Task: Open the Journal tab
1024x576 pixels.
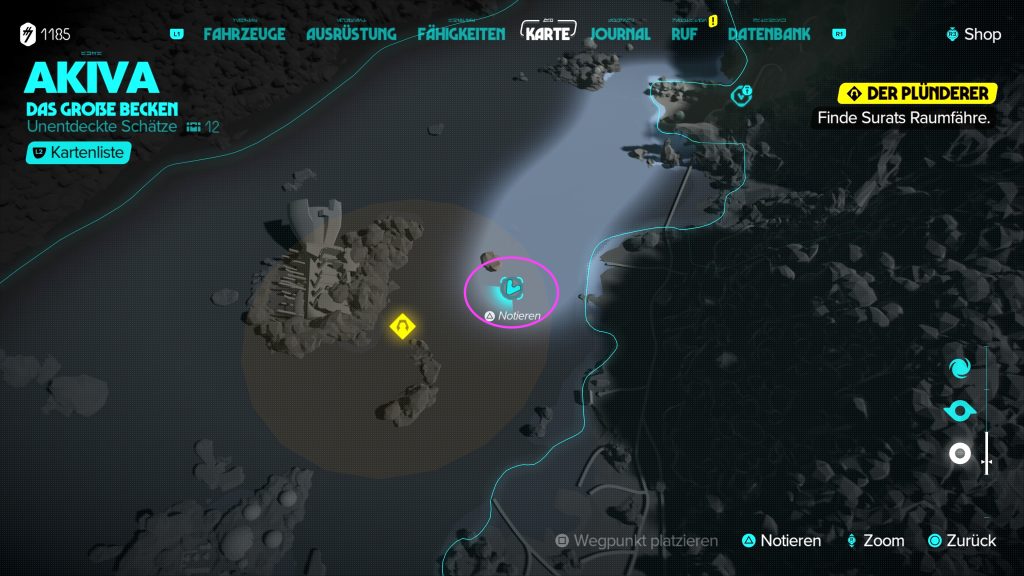Action: pyautogui.click(x=620, y=34)
